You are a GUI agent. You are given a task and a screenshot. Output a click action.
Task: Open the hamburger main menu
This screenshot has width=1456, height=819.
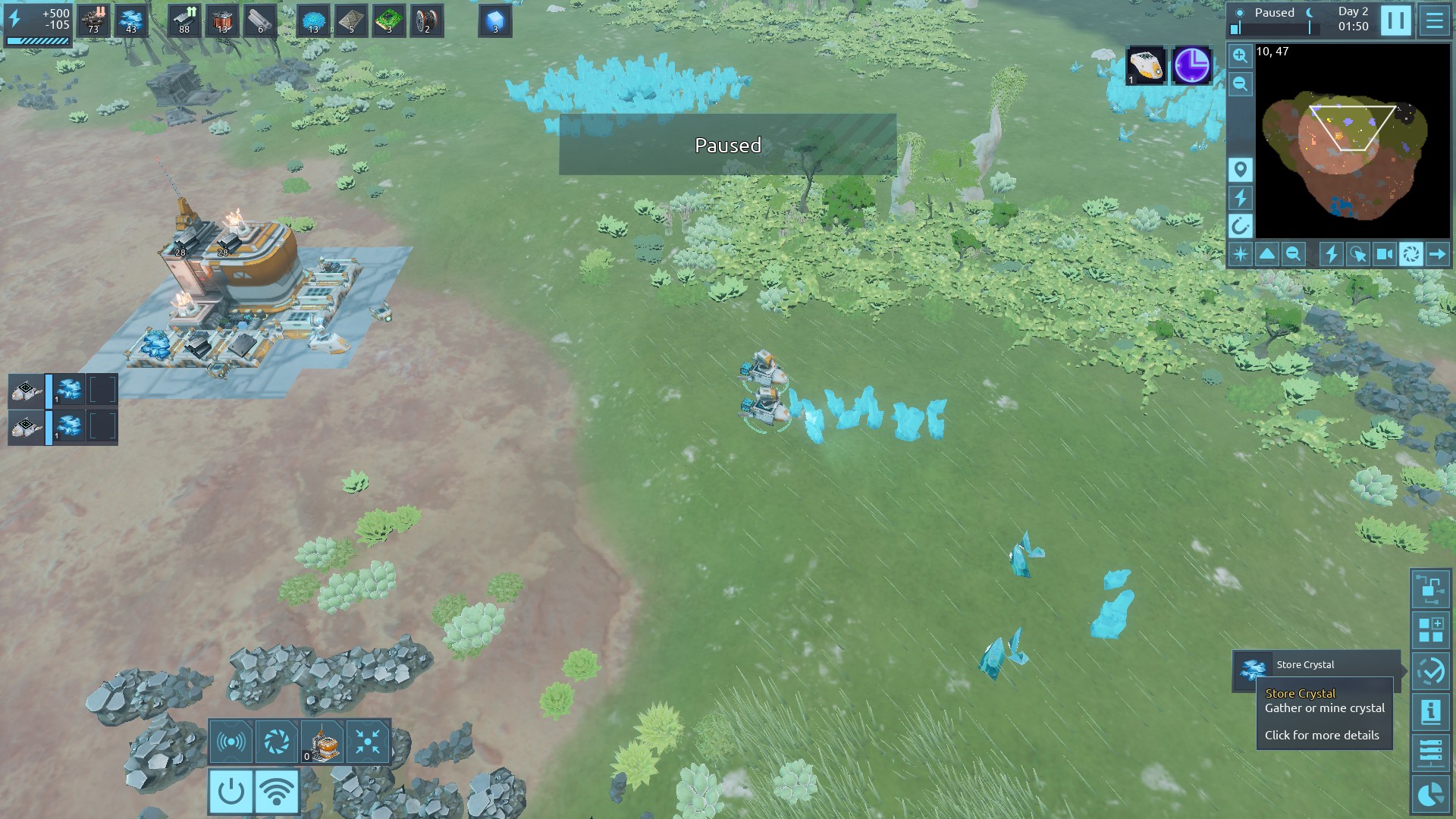pos(1434,20)
